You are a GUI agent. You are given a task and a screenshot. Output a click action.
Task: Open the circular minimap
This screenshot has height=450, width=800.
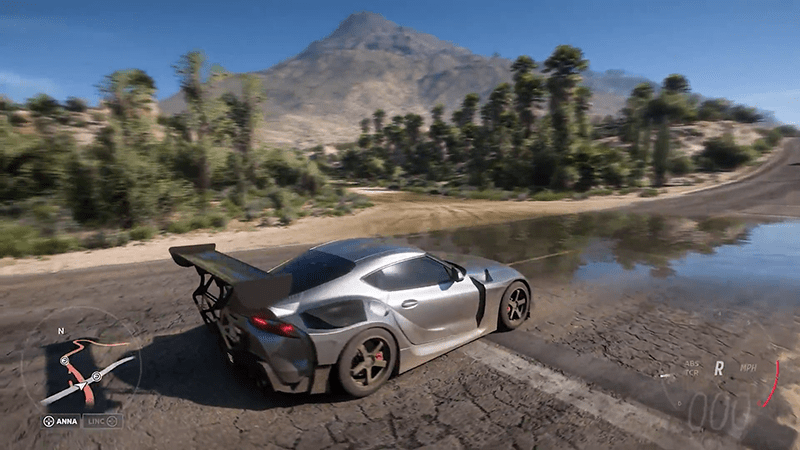[80, 365]
